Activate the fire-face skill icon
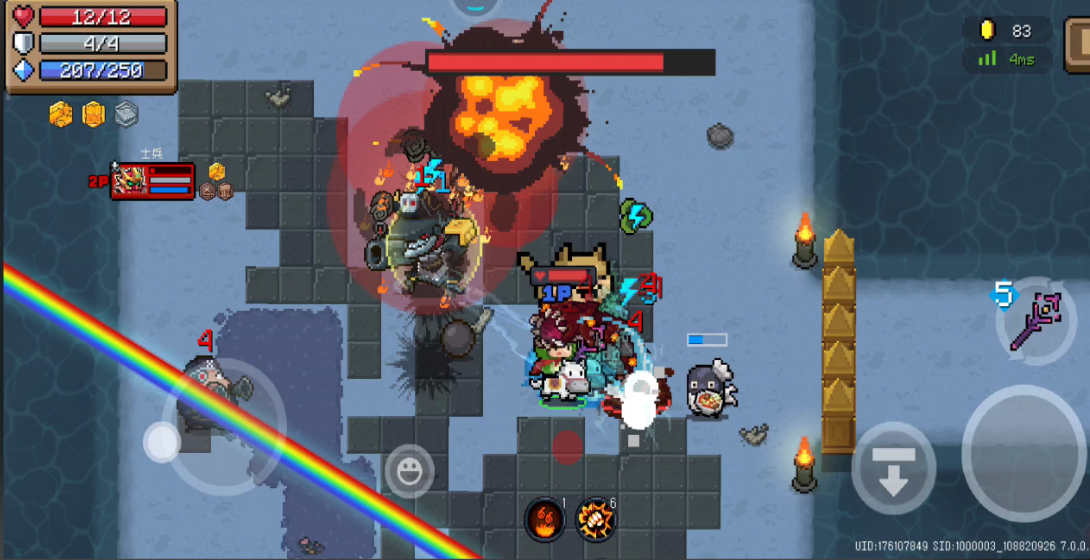This screenshot has height=560, width=1090. [544, 517]
